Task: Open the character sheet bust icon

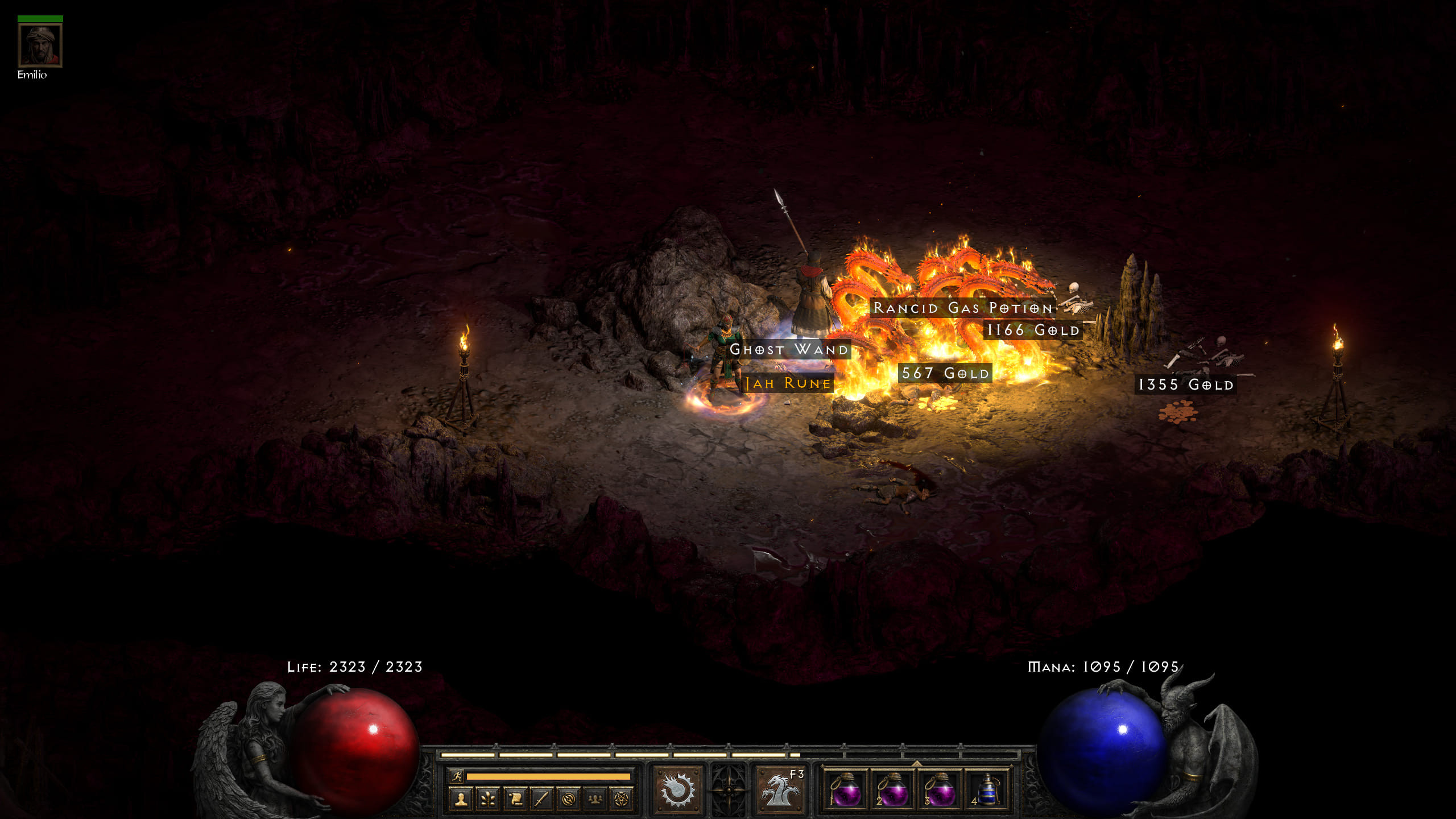Action: tap(461, 799)
